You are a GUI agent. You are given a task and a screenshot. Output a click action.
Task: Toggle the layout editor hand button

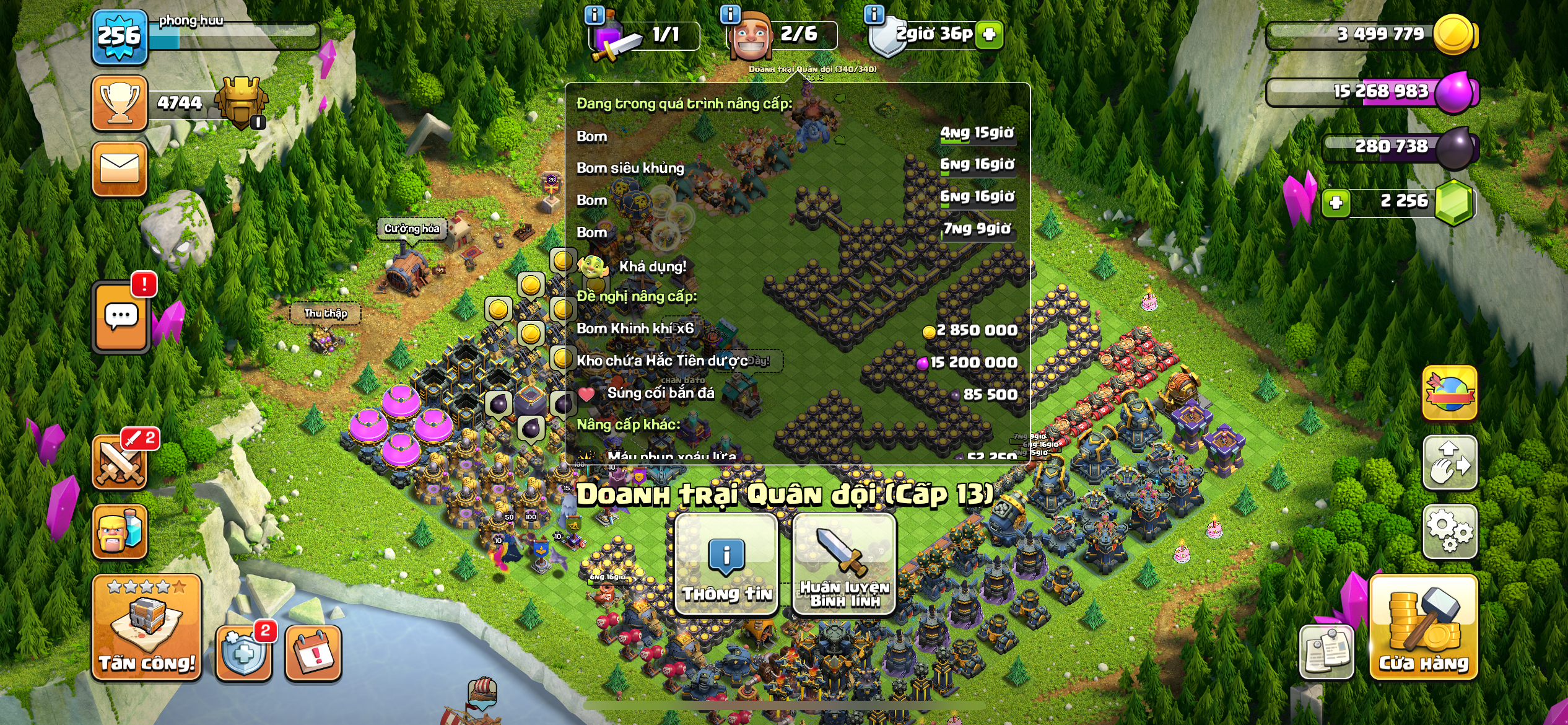(1450, 462)
